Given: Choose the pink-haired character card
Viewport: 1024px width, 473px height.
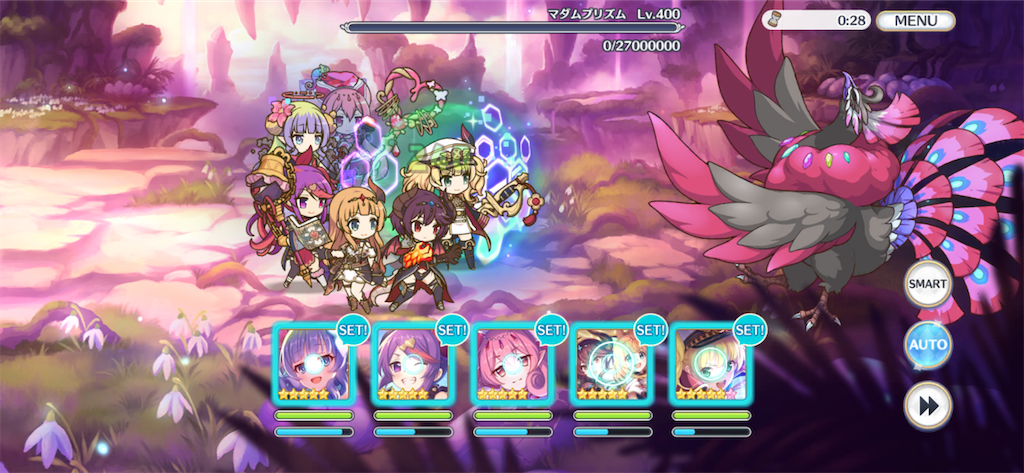Looking at the screenshot, I should [511, 364].
